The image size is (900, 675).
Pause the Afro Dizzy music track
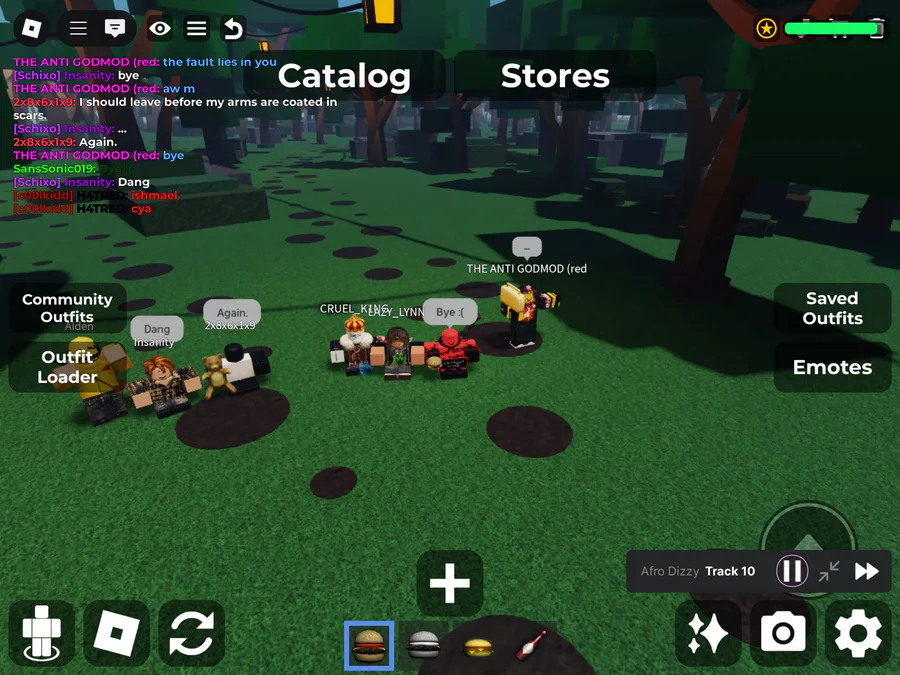tap(792, 571)
